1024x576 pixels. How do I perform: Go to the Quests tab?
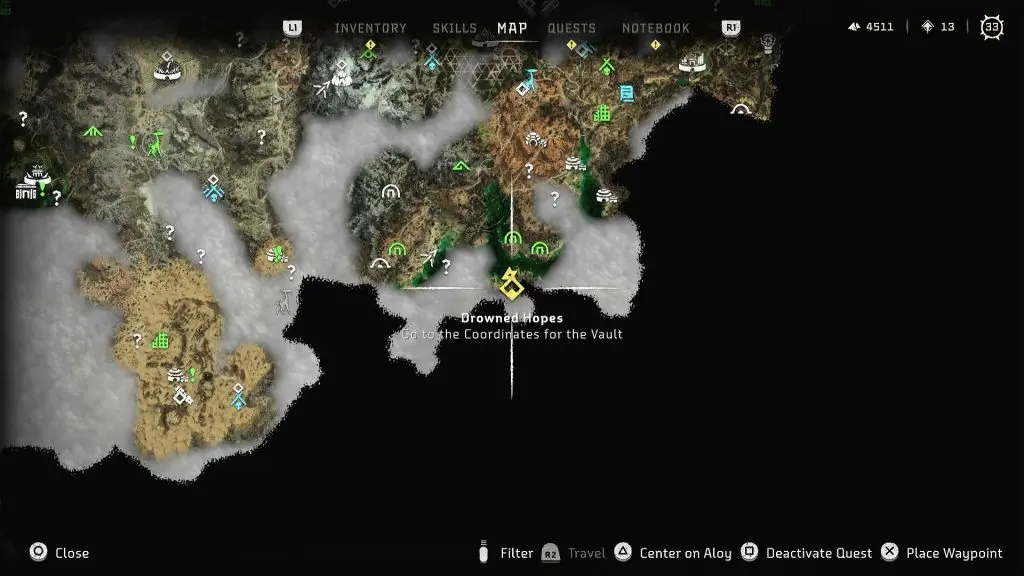572,28
